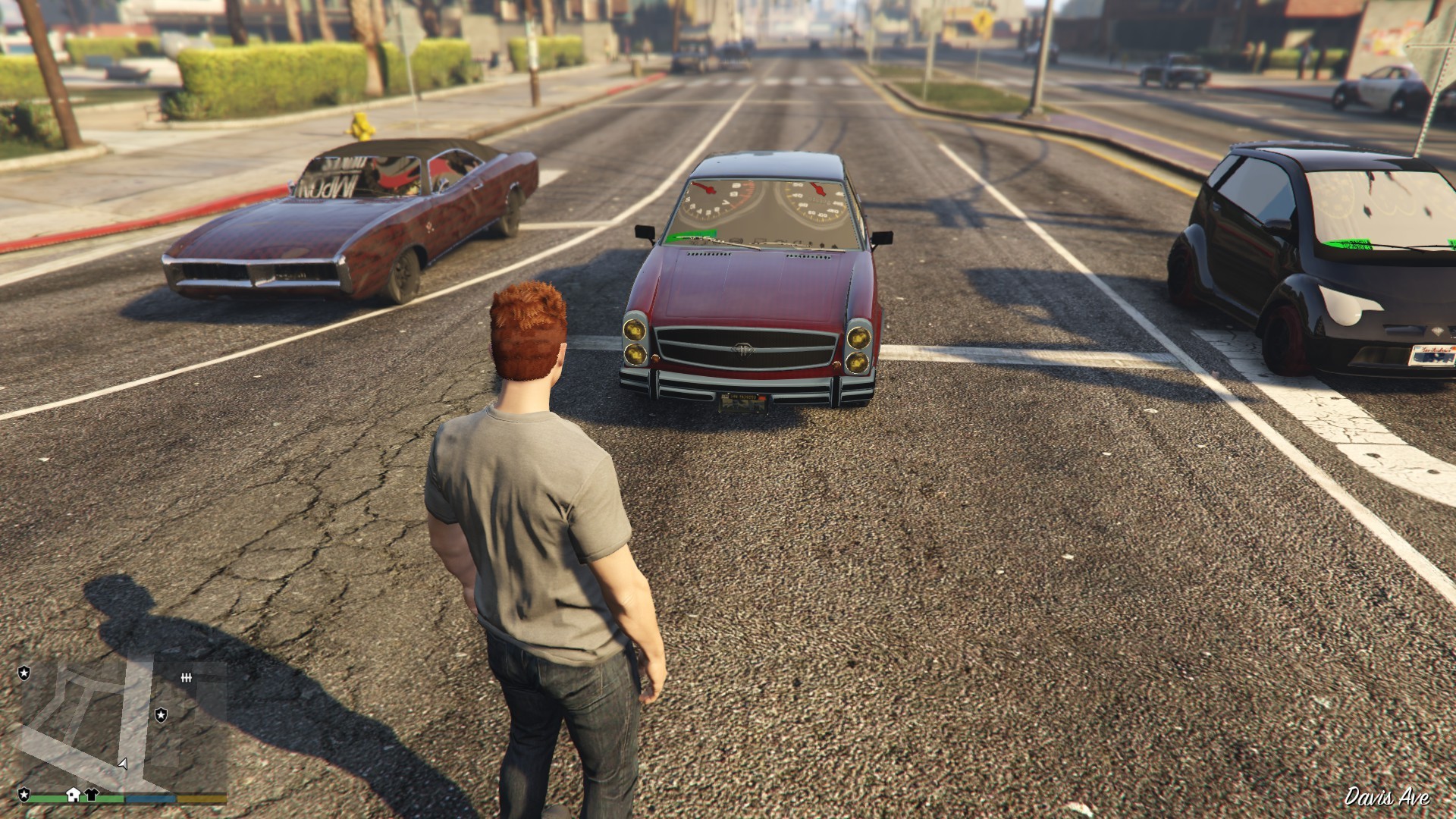The width and height of the screenshot is (1456, 819).
Task: Select the white safehouse blip on the minimap
Action: click(74, 794)
